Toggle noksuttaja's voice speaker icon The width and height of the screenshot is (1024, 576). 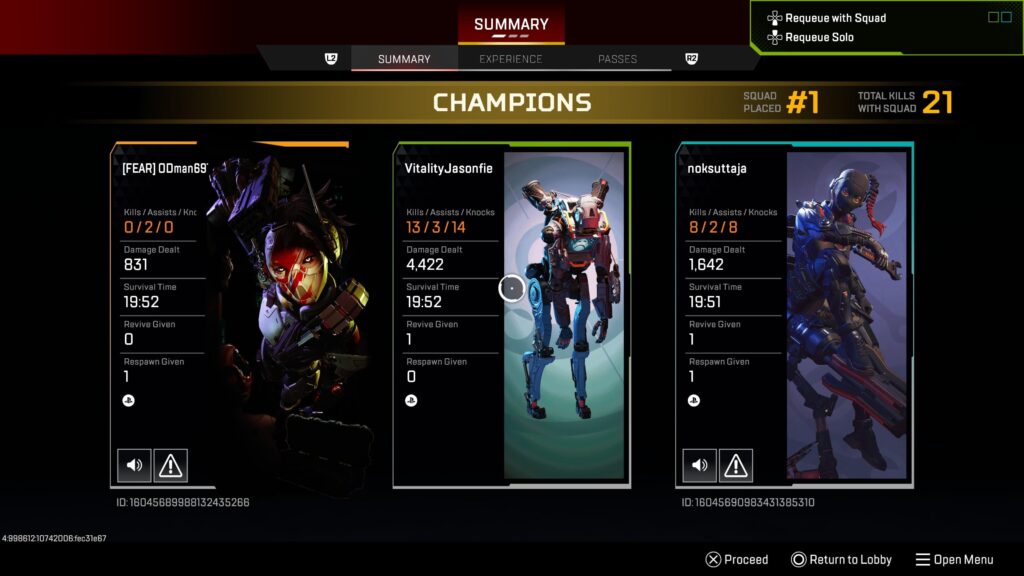coord(699,465)
